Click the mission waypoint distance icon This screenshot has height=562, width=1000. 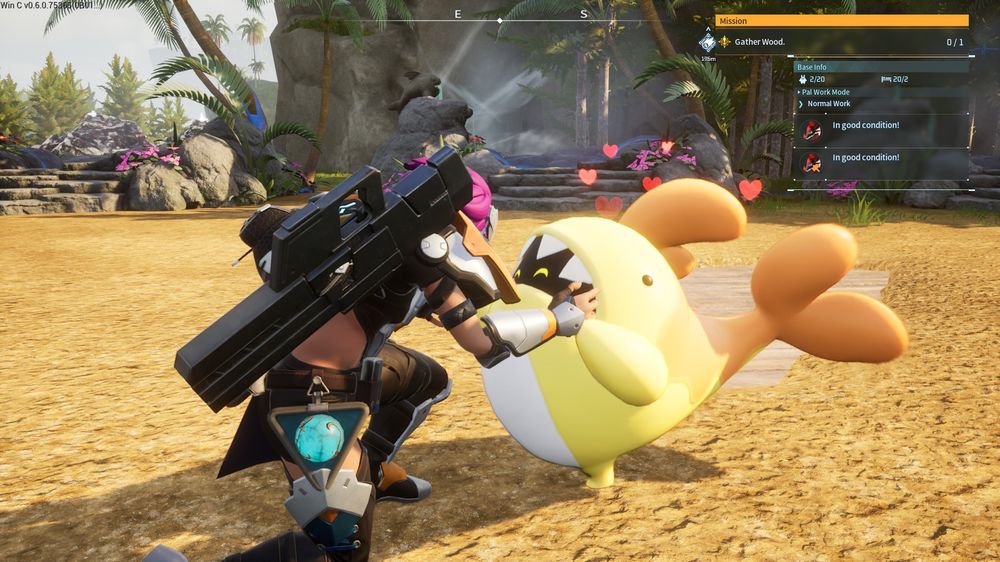(x=707, y=43)
